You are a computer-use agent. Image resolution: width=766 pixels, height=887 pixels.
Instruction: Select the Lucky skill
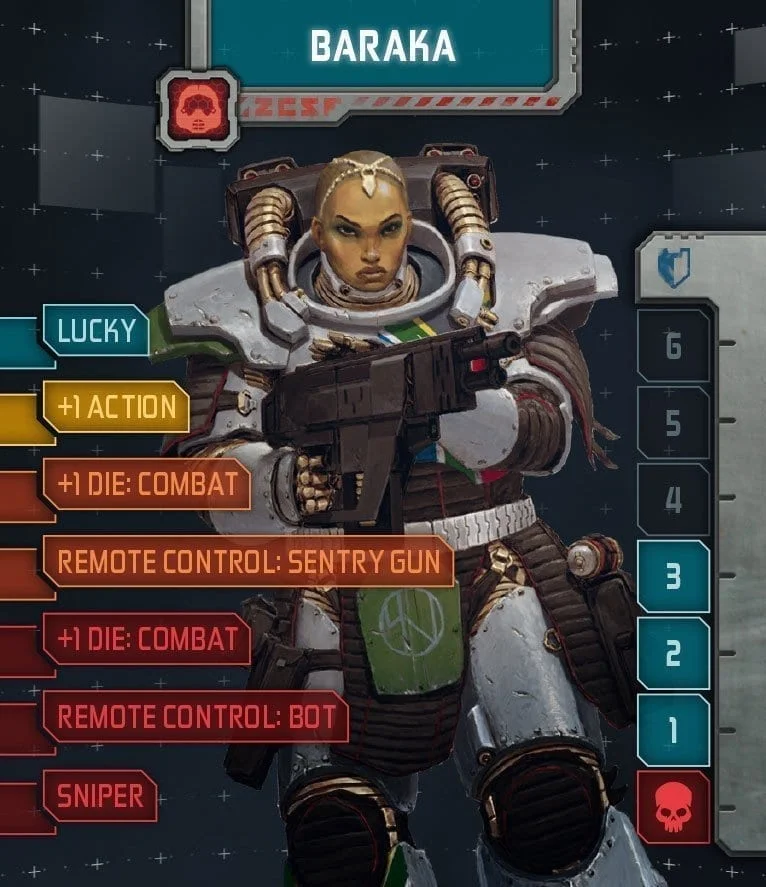click(x=96, y=330)
